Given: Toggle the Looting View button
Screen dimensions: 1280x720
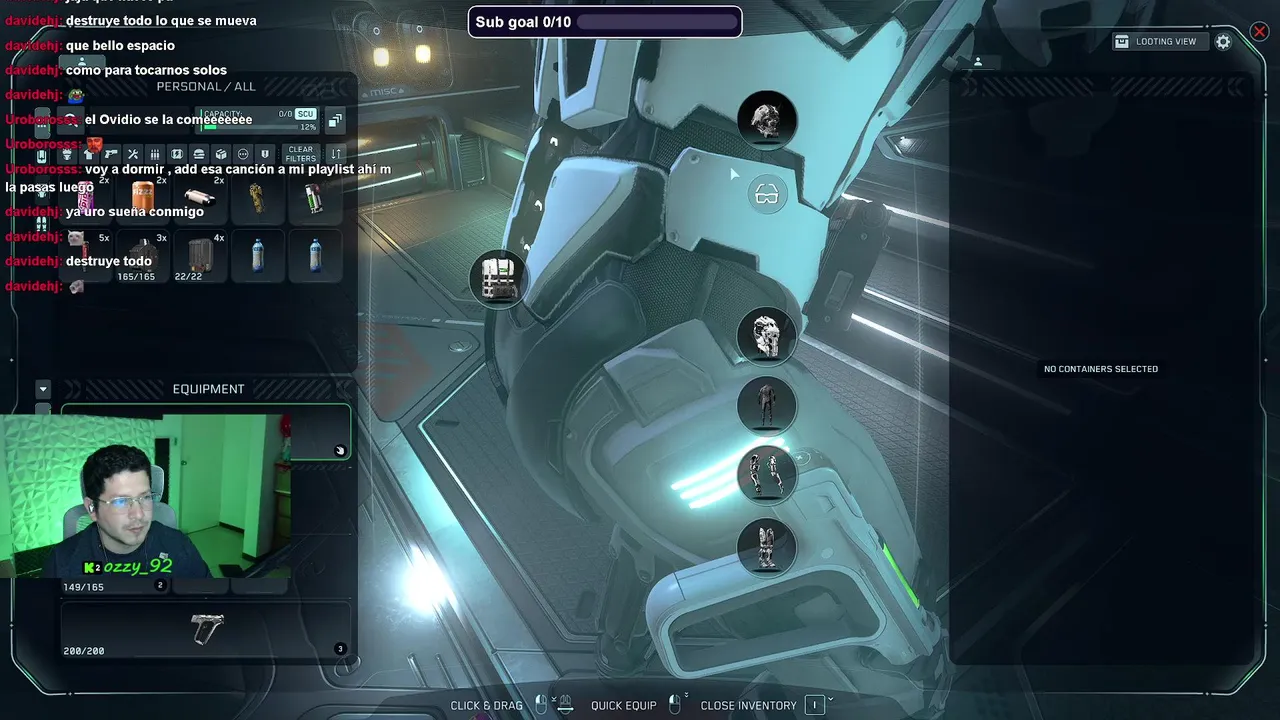Looking at the screenshot, I should [1156, 42].
